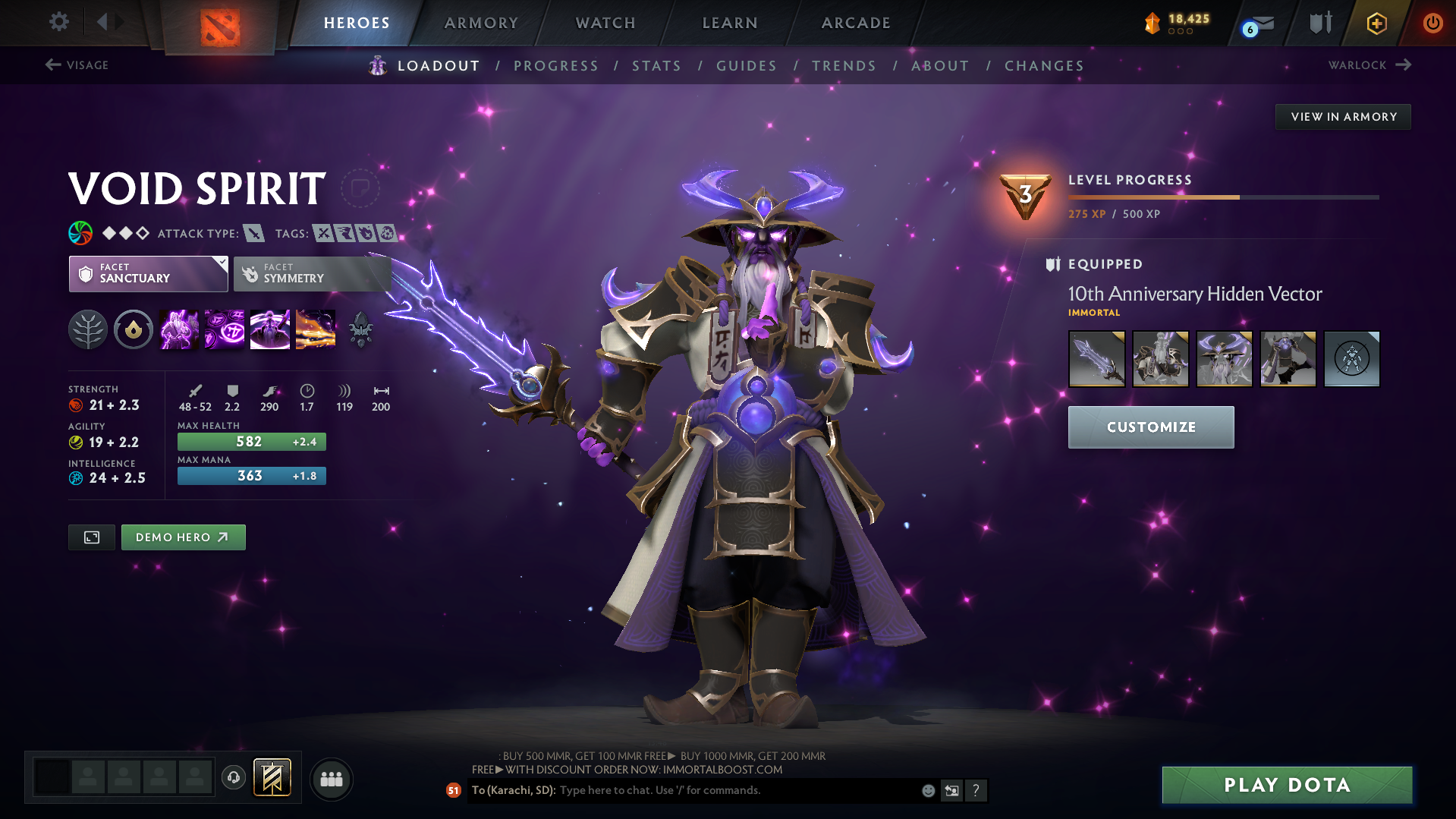Click the CUSTOMIZE button
1456x819 pixels.
coord(1150,427)
